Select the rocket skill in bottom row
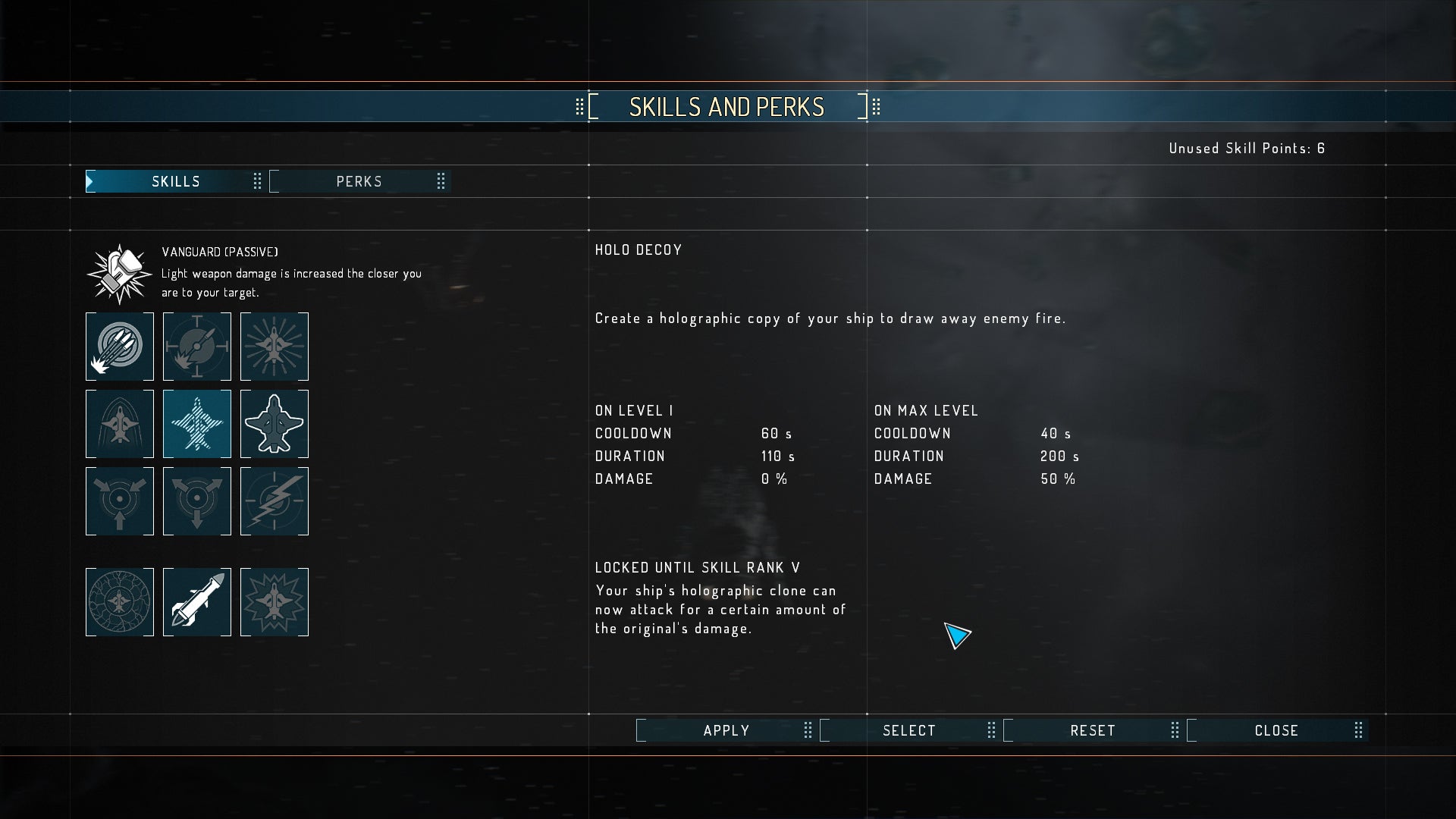Viewport: 1456px width, 819px height. click(197, 601)
